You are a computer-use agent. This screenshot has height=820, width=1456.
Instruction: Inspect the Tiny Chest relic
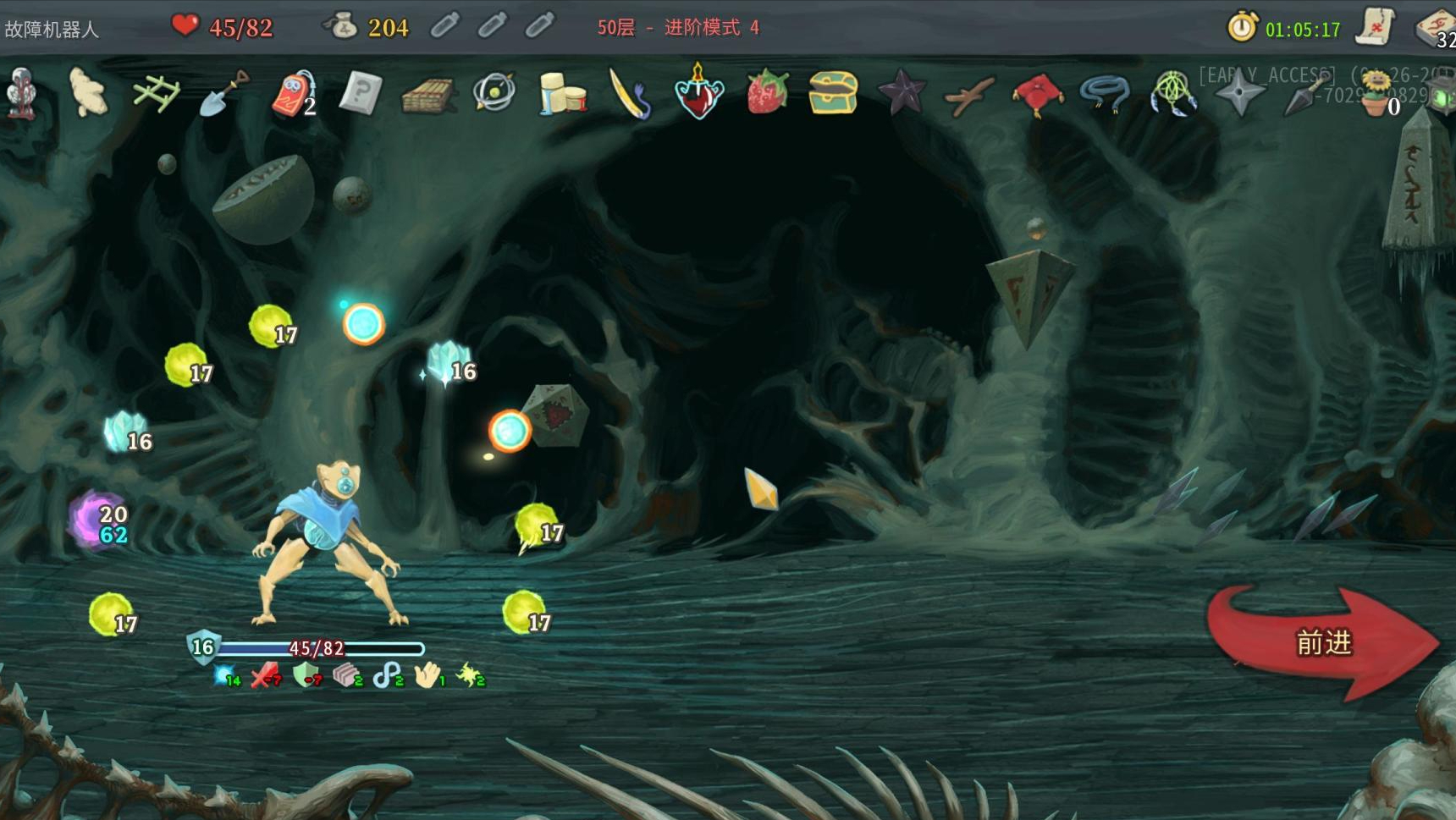834,93
